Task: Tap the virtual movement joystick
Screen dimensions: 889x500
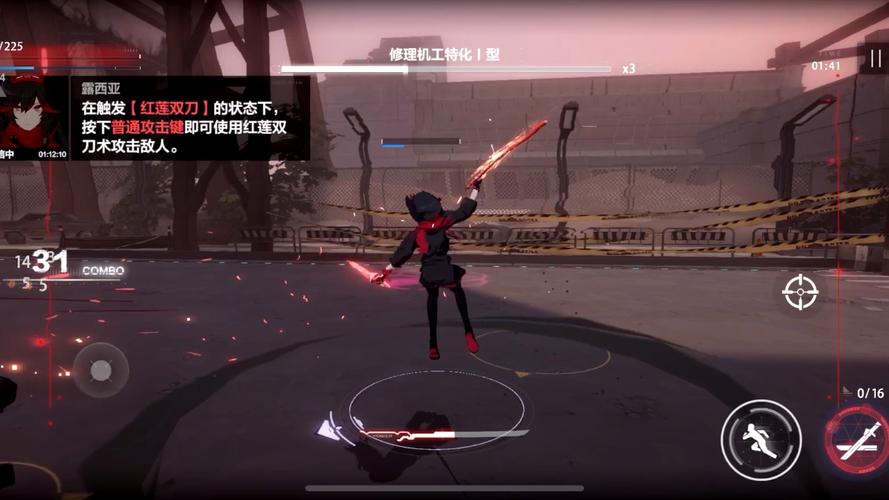Action: (x=100, y=371)
